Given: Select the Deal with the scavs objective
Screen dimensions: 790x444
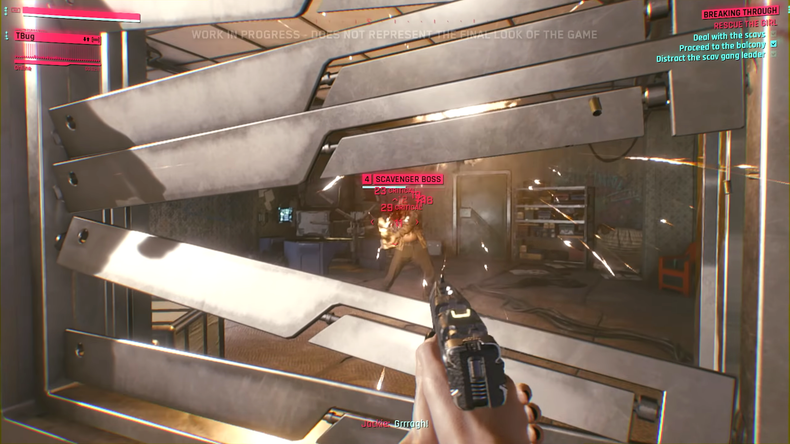Looking at the screenshot, I should (728, 35).
